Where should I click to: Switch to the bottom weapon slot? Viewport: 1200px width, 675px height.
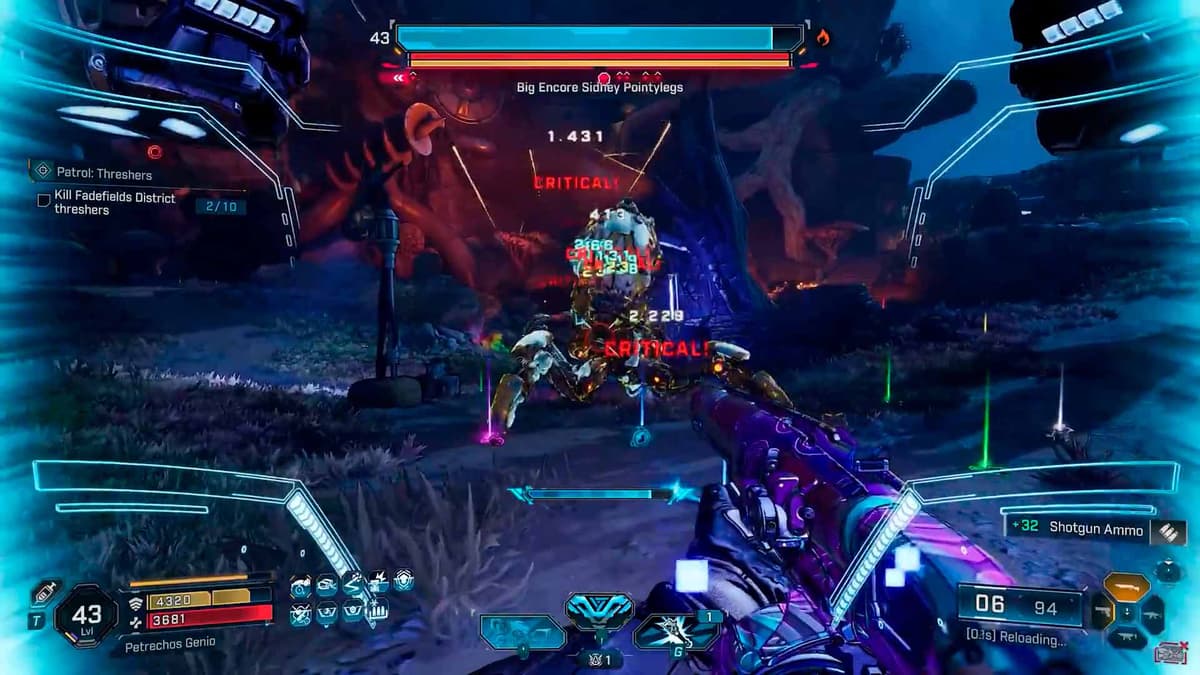tap(1126, 637)
